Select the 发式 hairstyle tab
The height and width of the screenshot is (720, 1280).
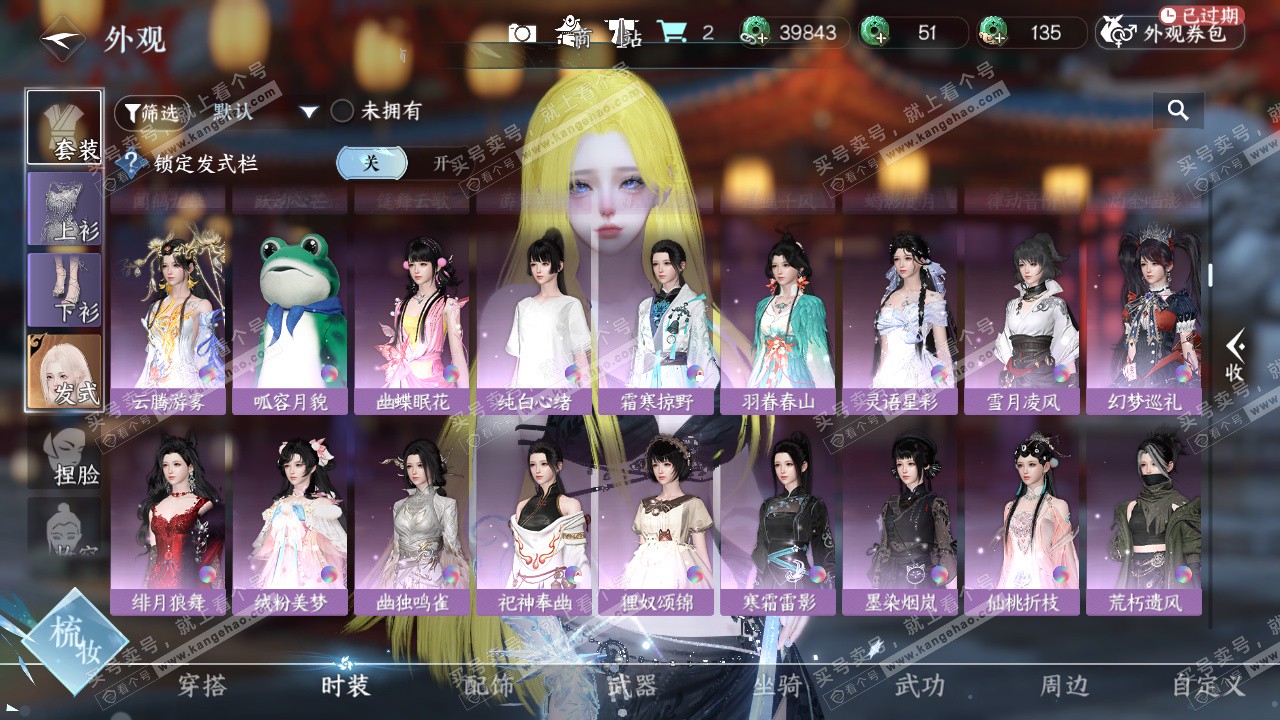point(65,371)
